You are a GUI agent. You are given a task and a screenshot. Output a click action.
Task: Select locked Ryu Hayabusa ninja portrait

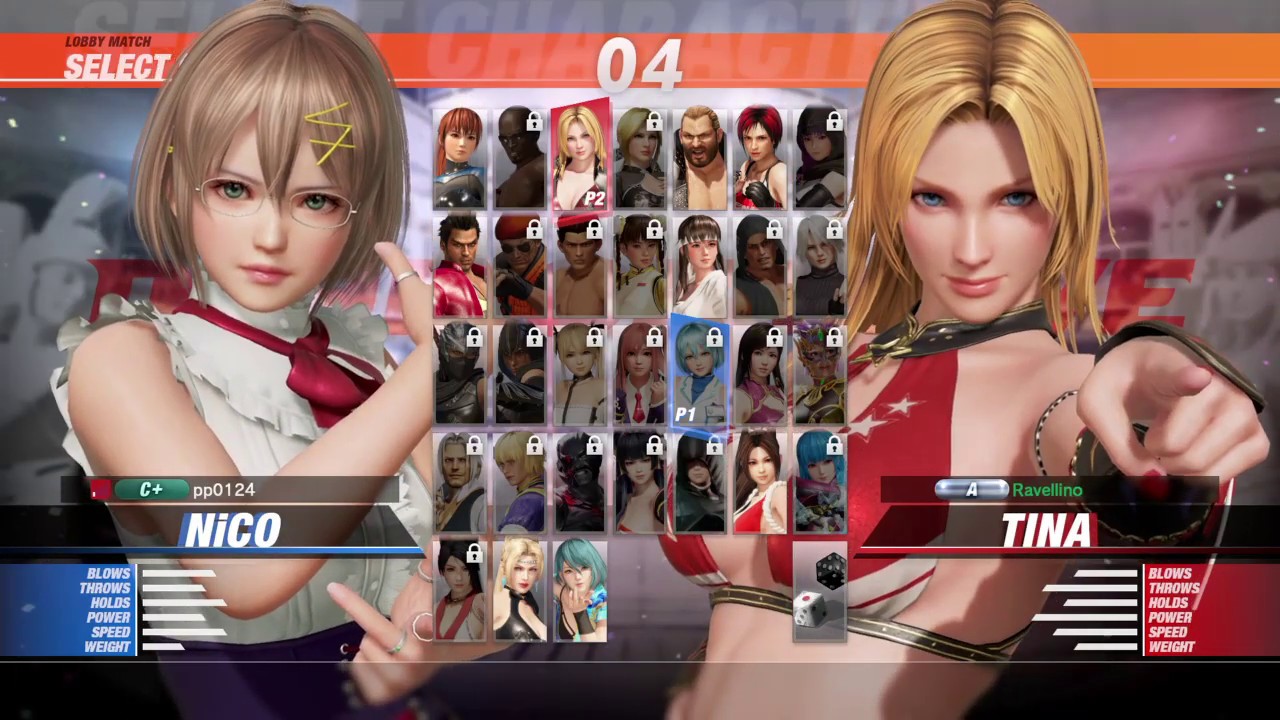click(x=459, y=374)
